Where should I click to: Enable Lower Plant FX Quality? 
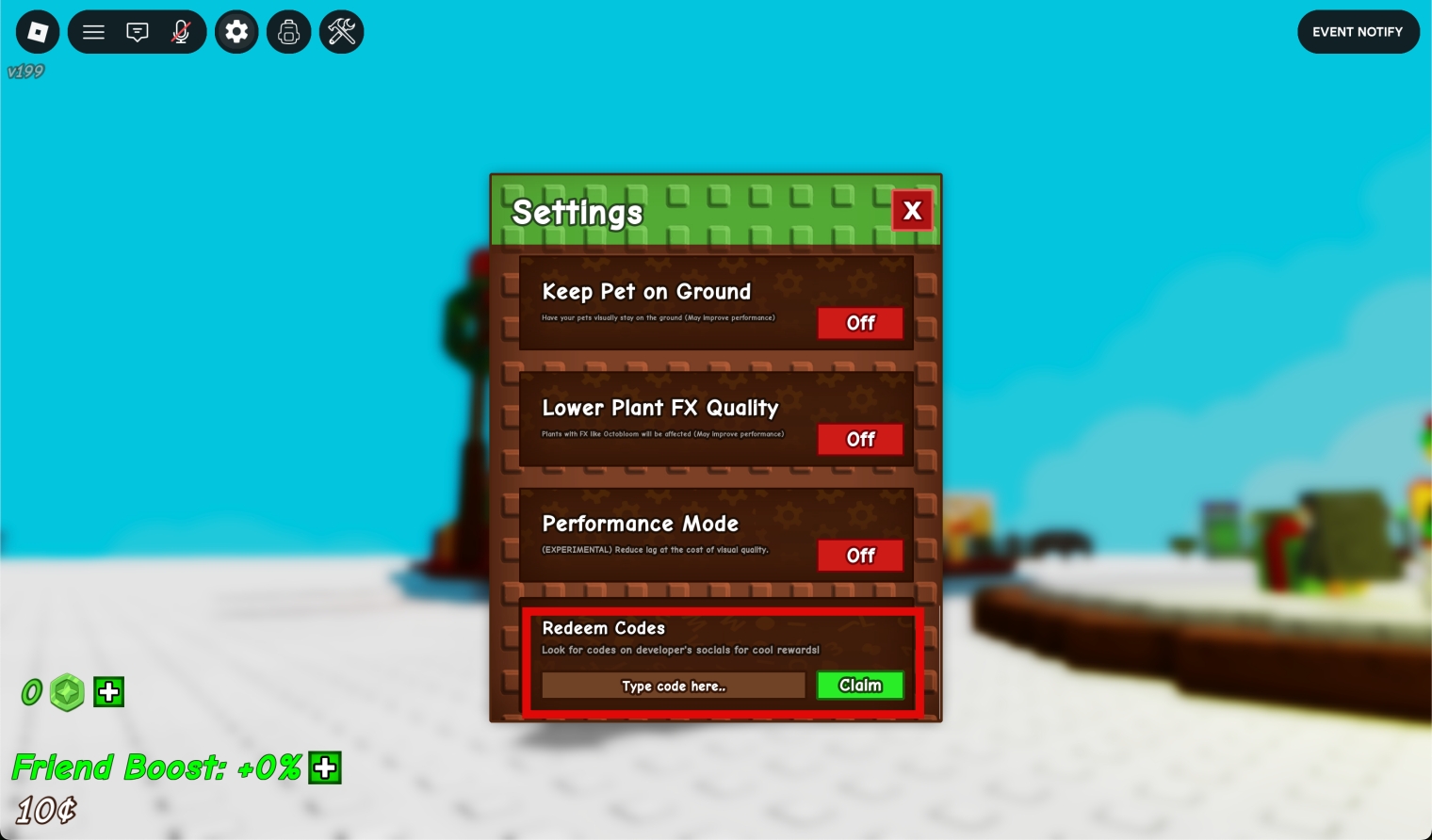(859, 439)
